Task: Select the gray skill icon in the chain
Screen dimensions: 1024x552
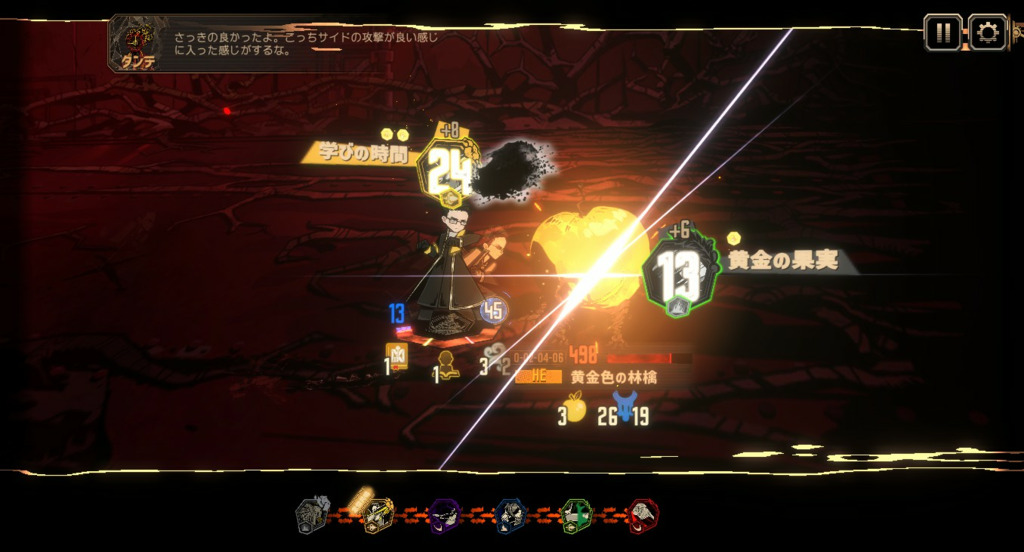Action: tap(313, 516)
